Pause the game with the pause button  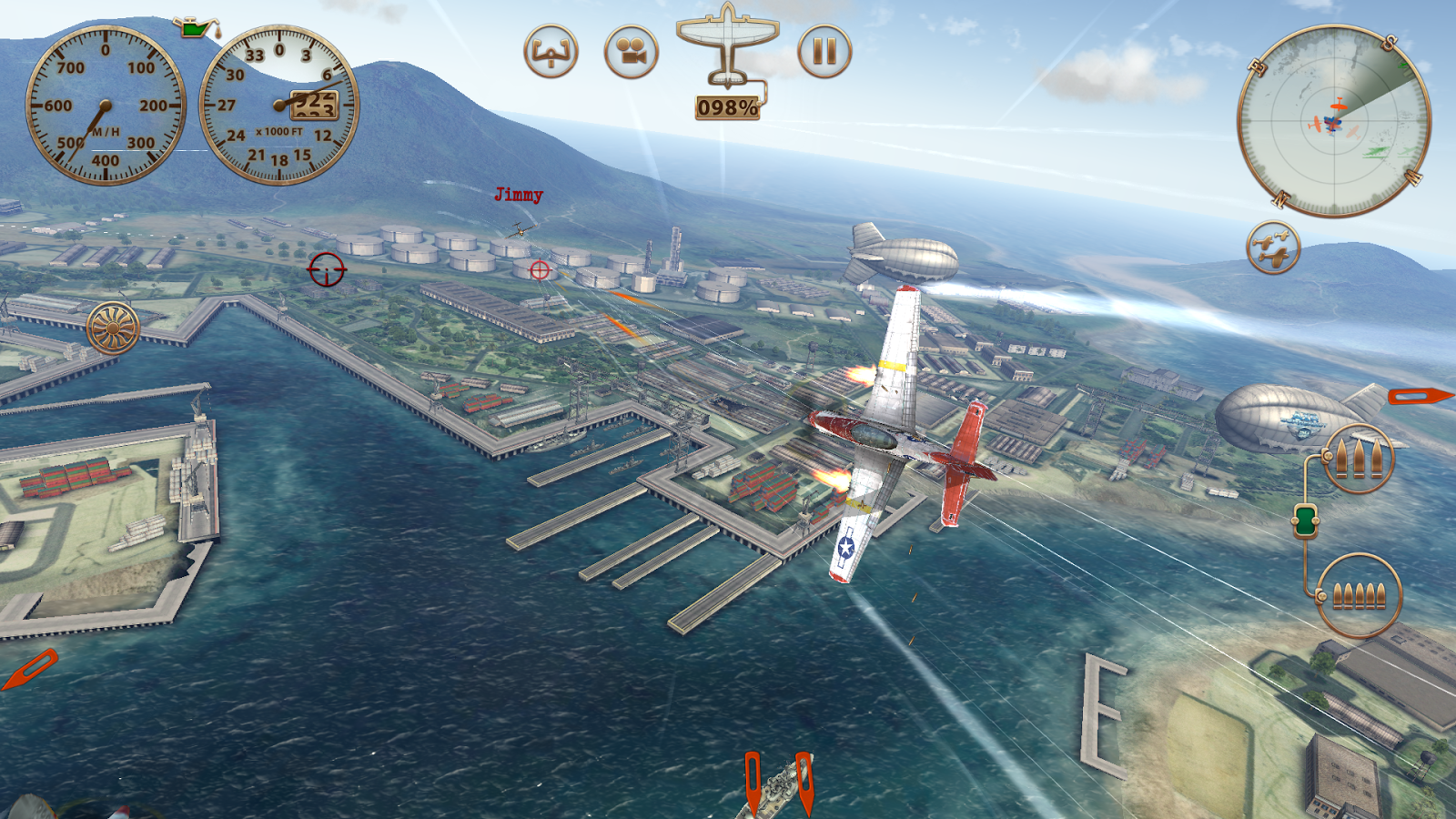(x=824, y=51)
